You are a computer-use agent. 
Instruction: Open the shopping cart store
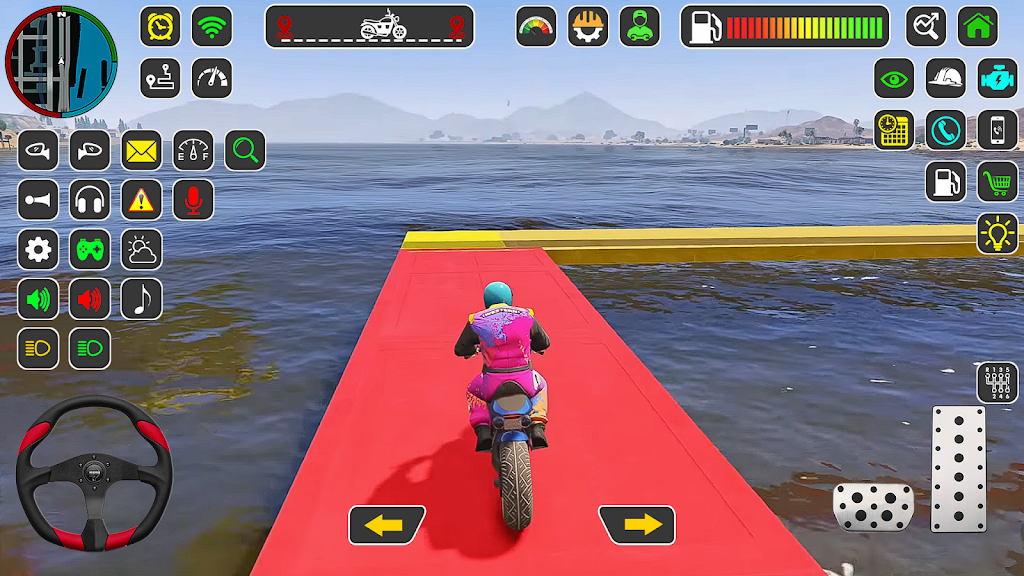997,182
